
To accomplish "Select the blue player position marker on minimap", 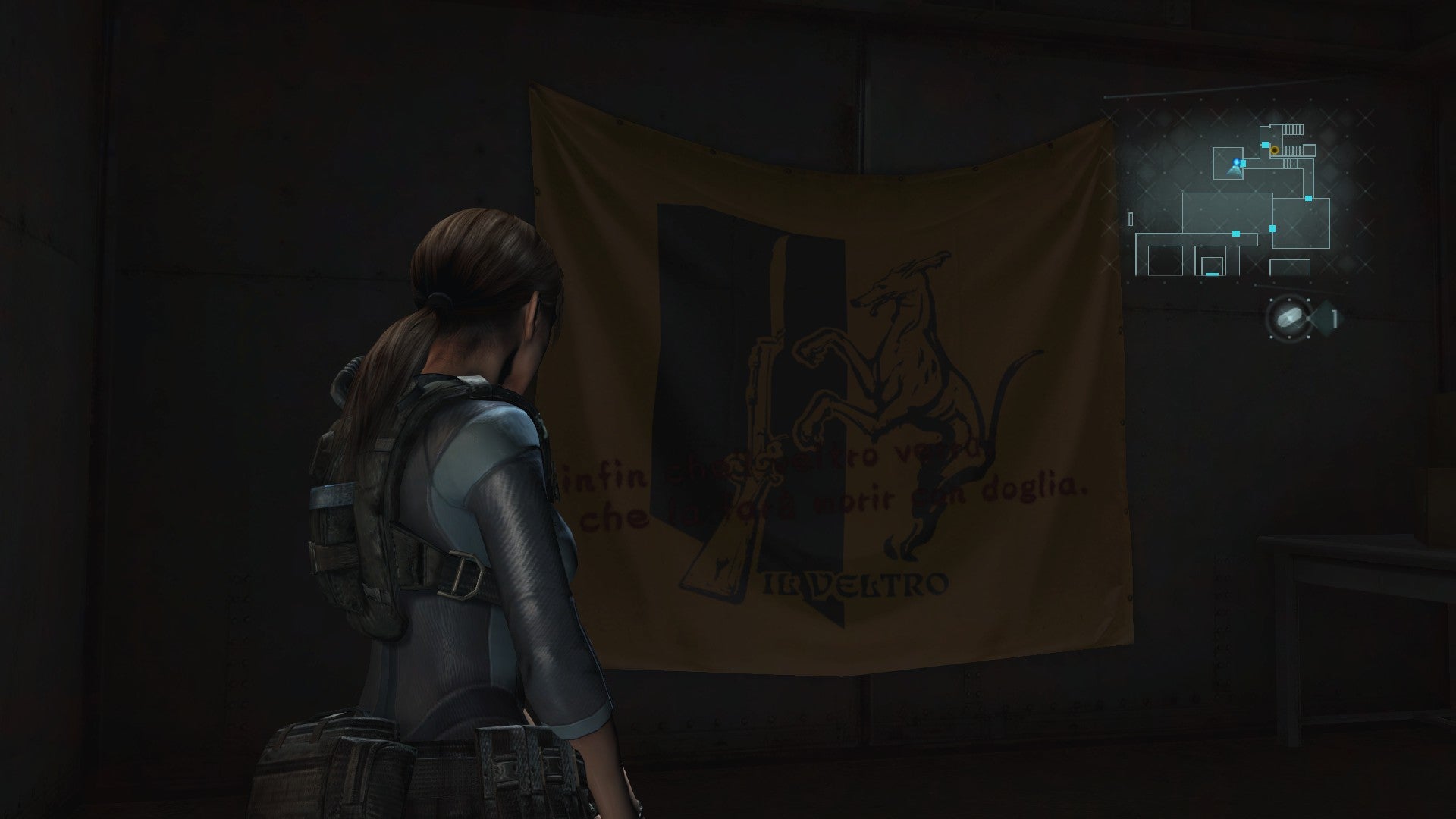I will point(1236,162).
